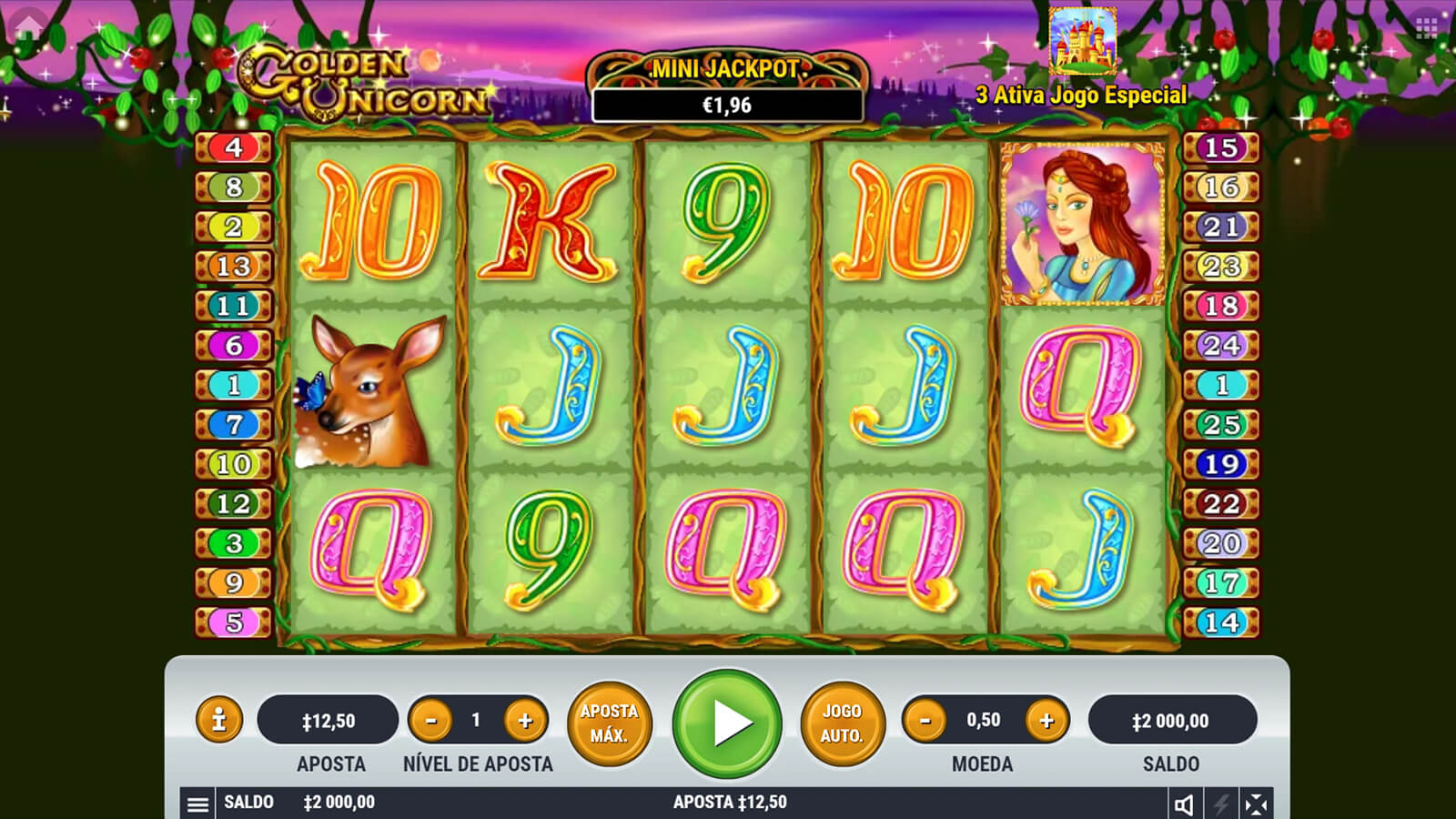Screen dimensions: 1456x819
Task: Go to the home lobby icon
Action: pos(27,25)
